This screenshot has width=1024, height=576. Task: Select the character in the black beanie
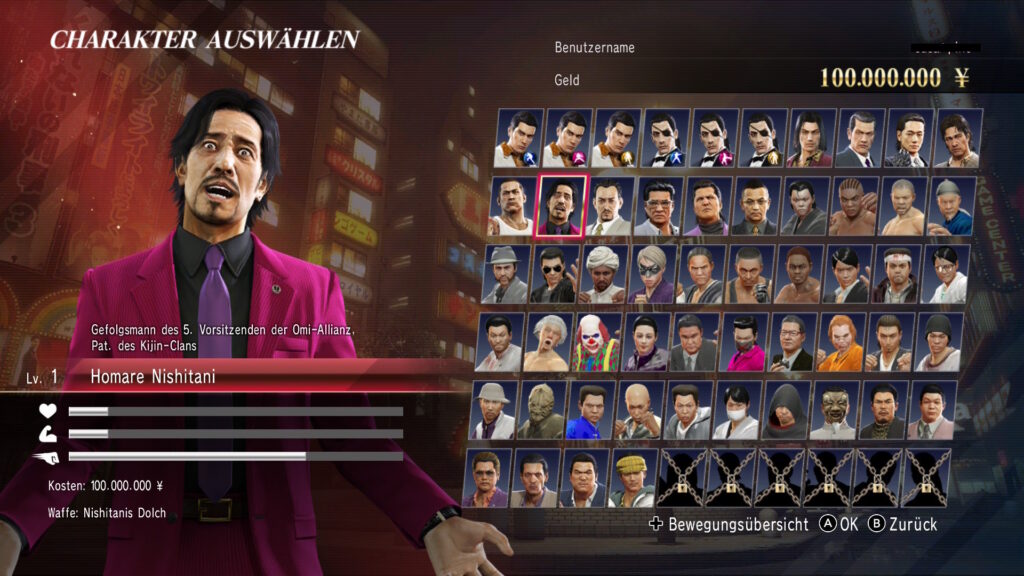(939, 343)
